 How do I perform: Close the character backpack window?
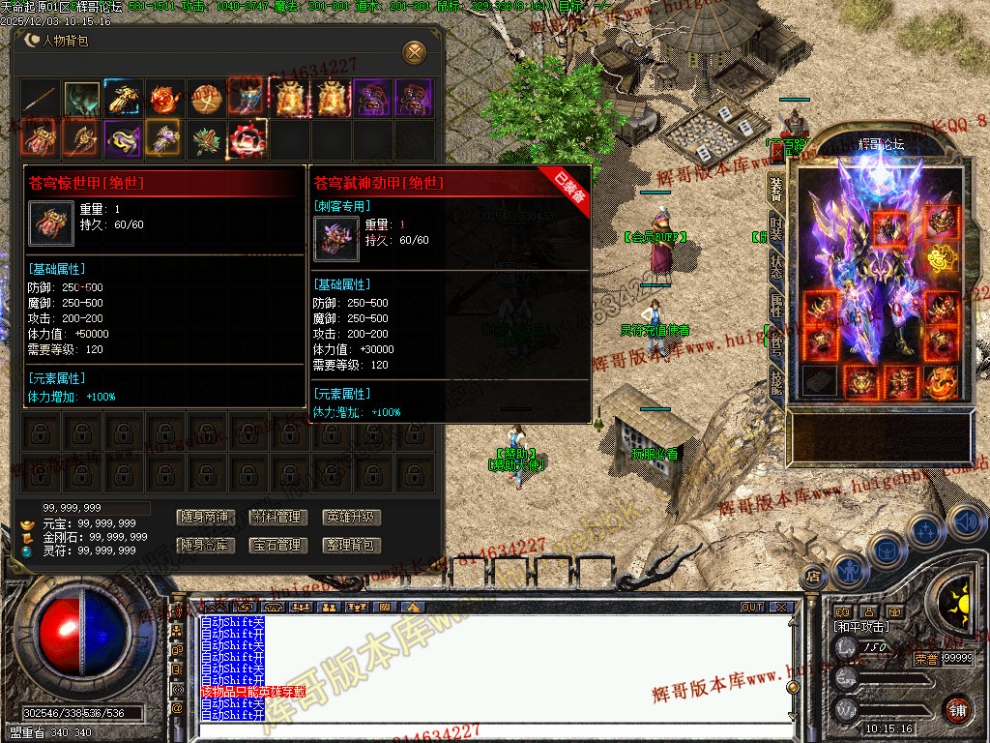point(414,52)
